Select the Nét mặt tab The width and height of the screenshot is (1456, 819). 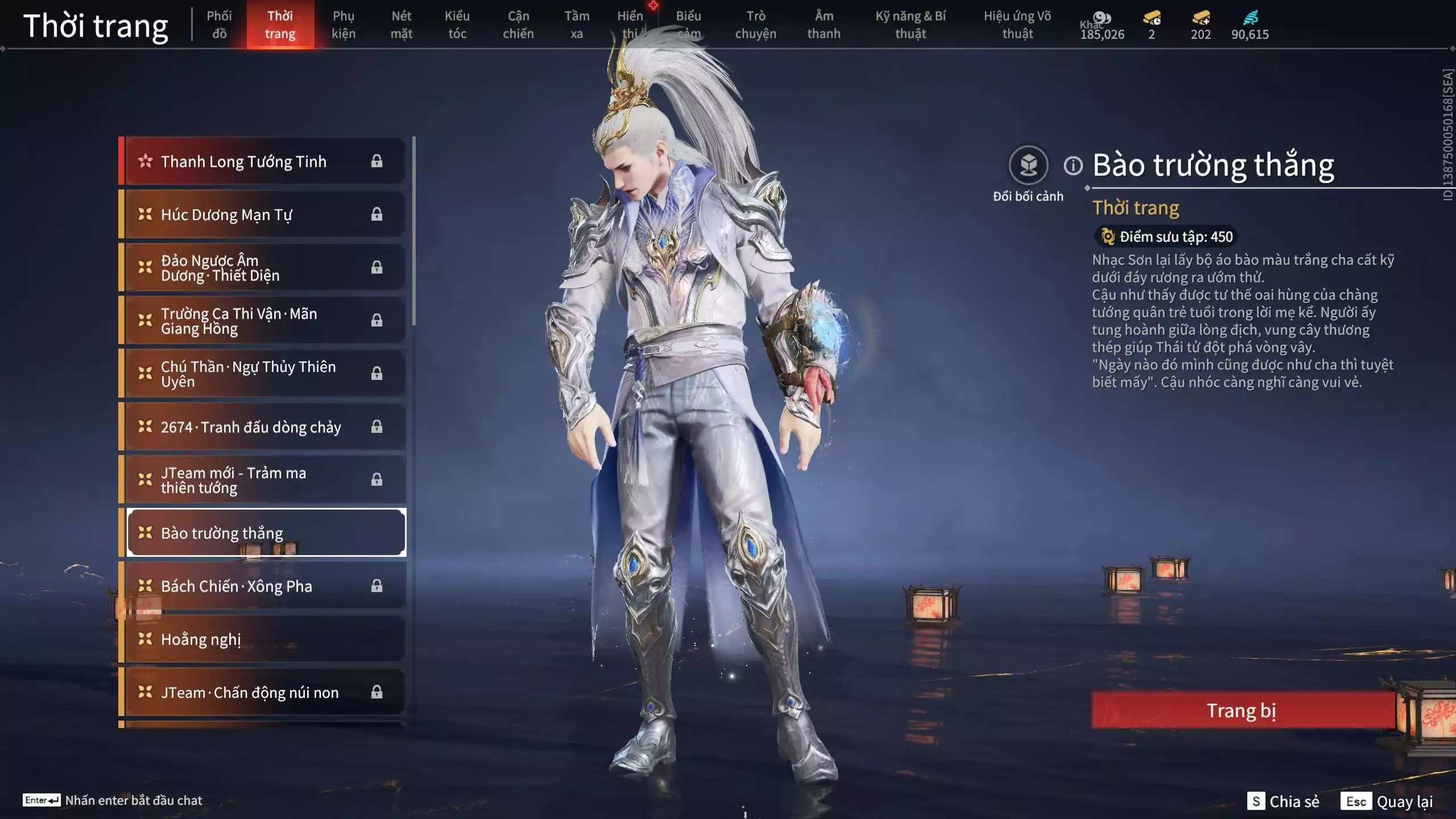click(401, 24)
